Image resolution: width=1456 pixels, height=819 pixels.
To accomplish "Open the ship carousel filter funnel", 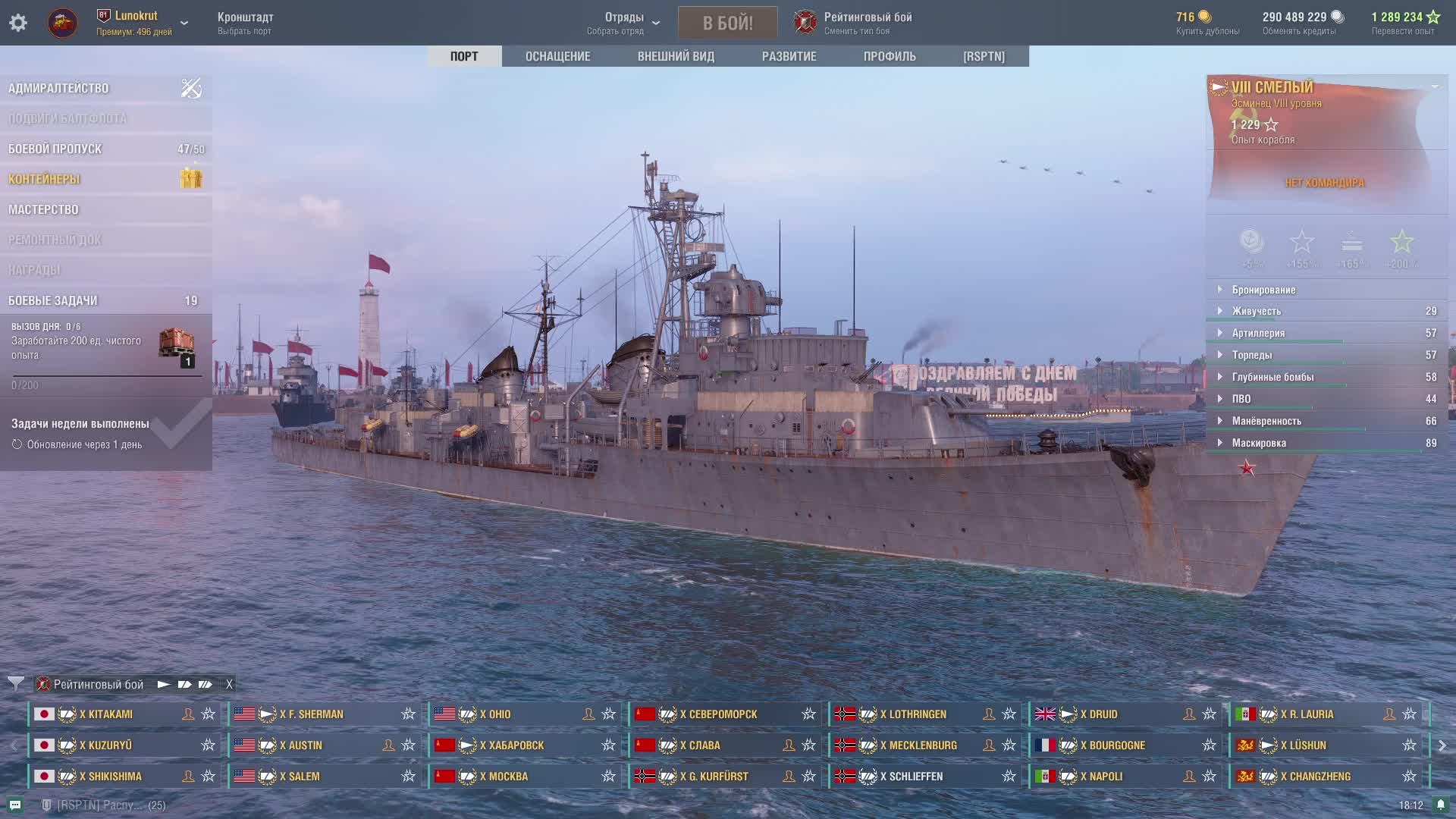I will 15,684.
